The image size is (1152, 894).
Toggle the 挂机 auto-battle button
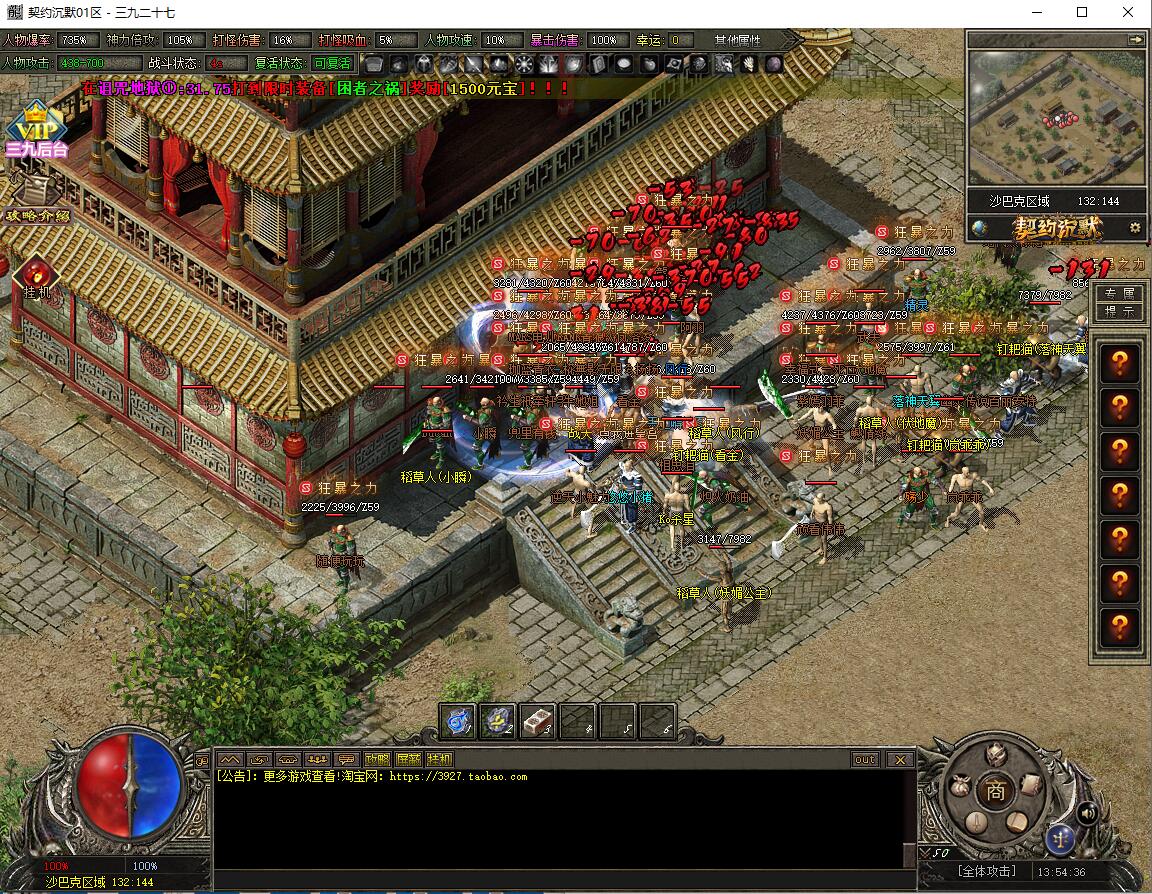(x=37, y=277)
